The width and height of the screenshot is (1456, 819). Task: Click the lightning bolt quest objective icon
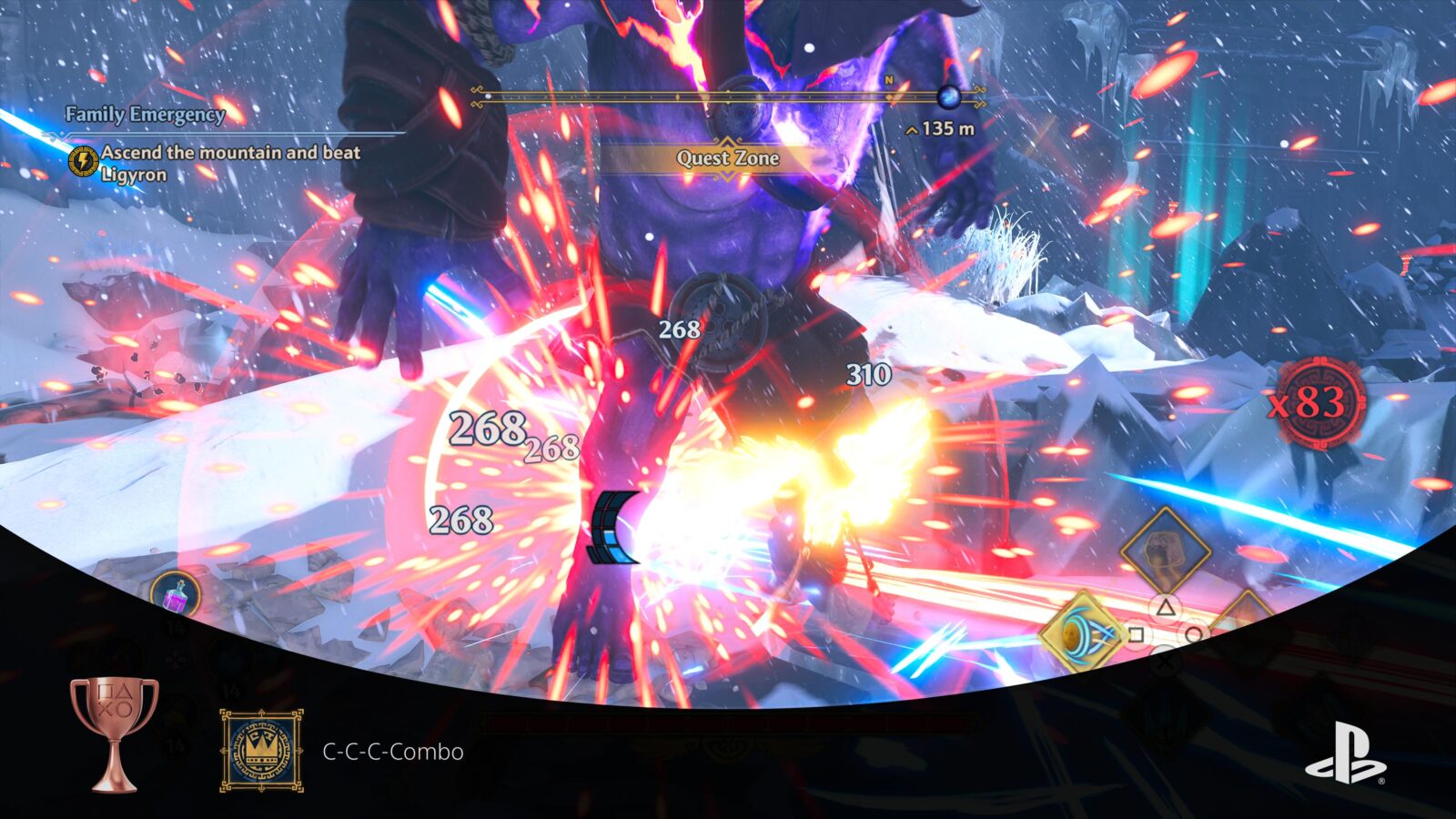coord(83,162)
